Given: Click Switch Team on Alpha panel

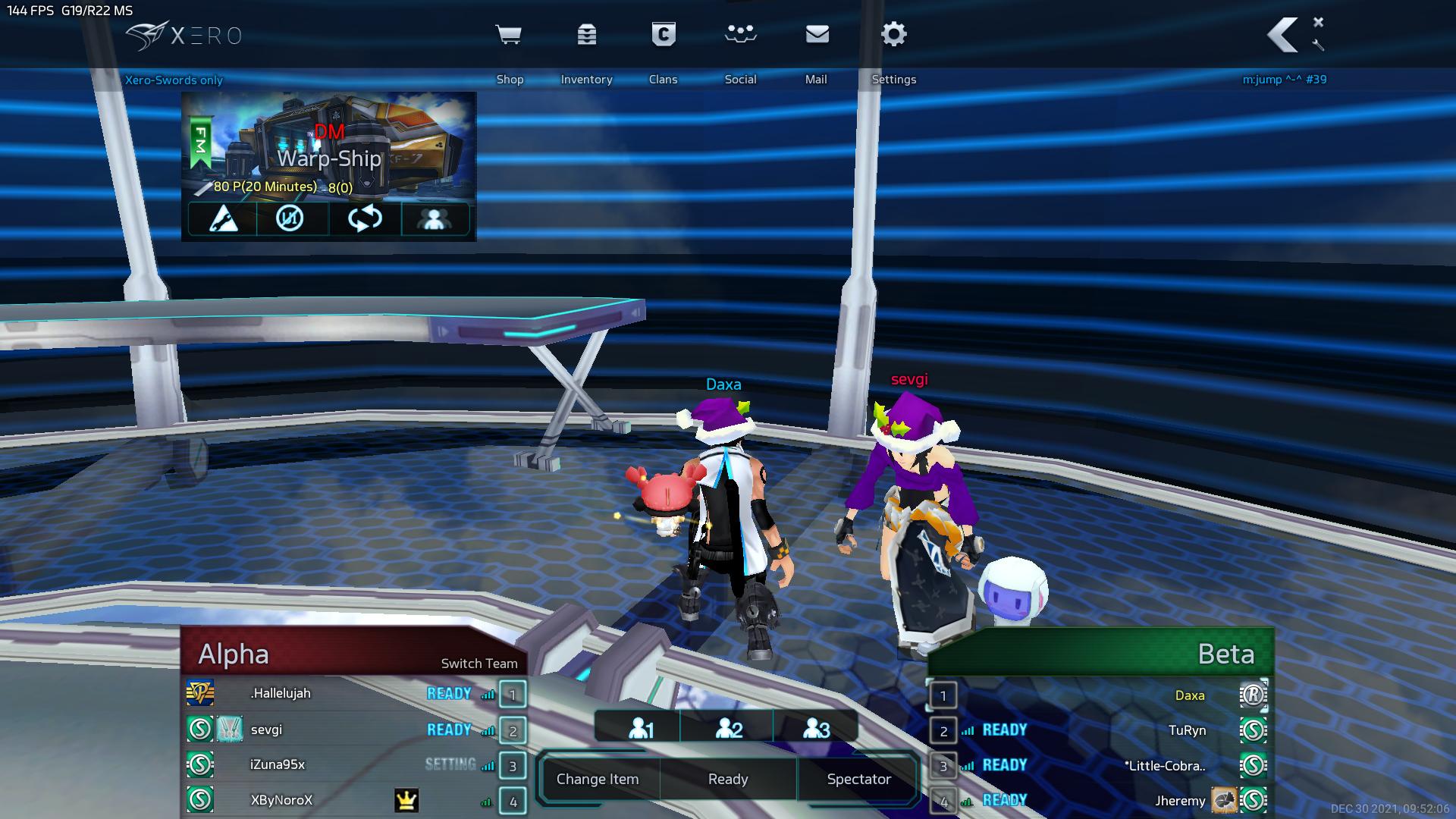Looking at the screenshot, I should (479, 664).
